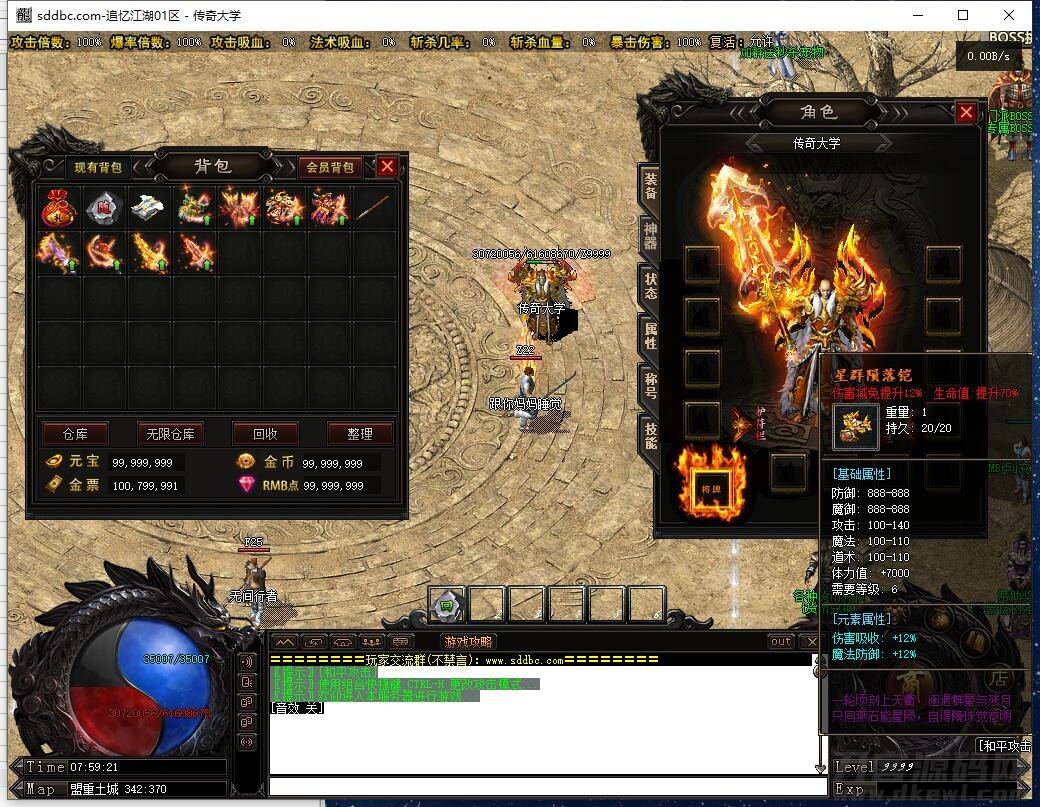Open the 仓库 warehouse
Image resolution: width=1040 pixels, height=807 pixels.
coord(75,434)
